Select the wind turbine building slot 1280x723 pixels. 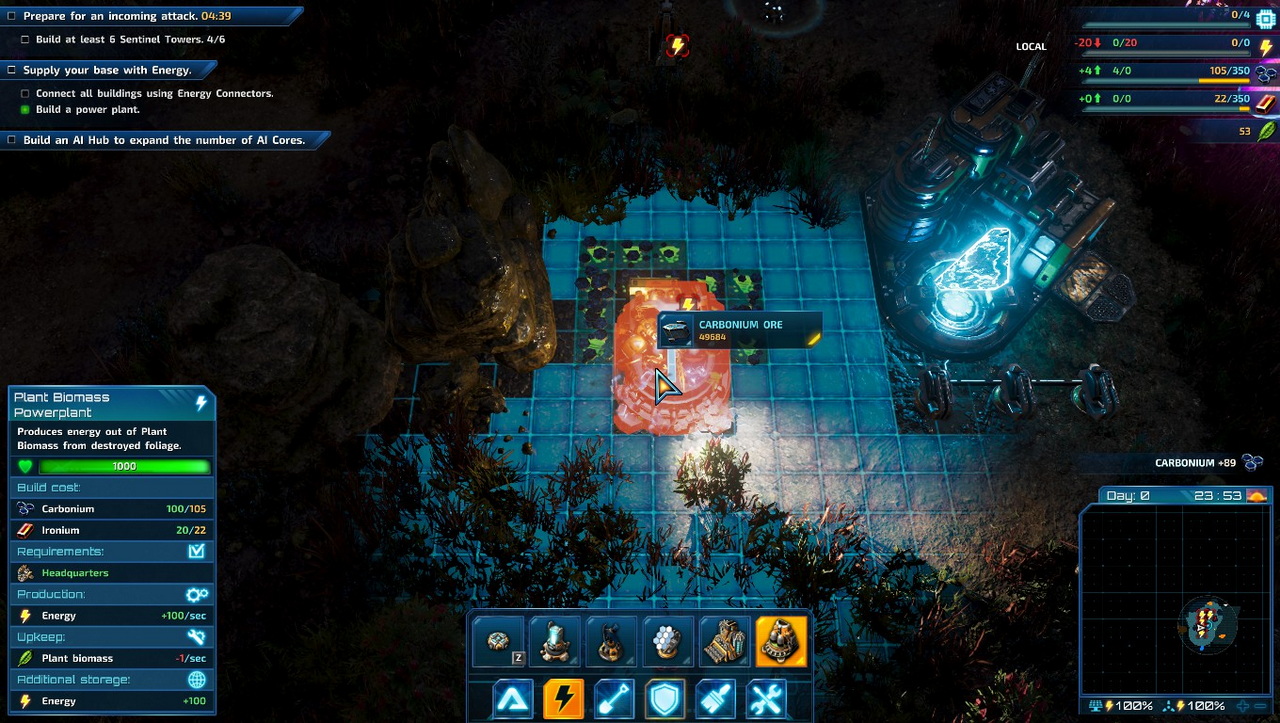(610, 642)
